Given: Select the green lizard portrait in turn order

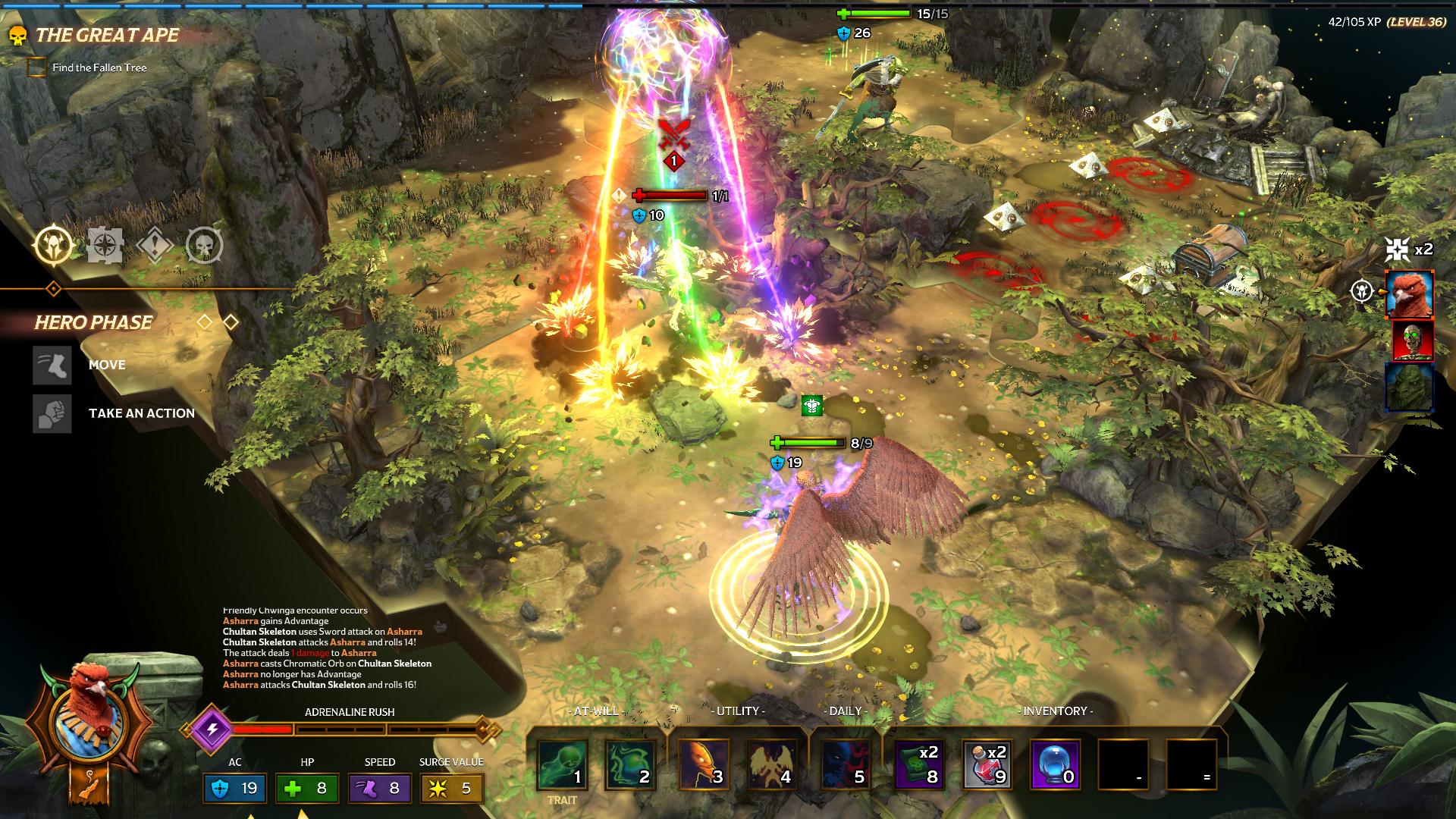Looking at the screenshot, I should [1409, 388].
